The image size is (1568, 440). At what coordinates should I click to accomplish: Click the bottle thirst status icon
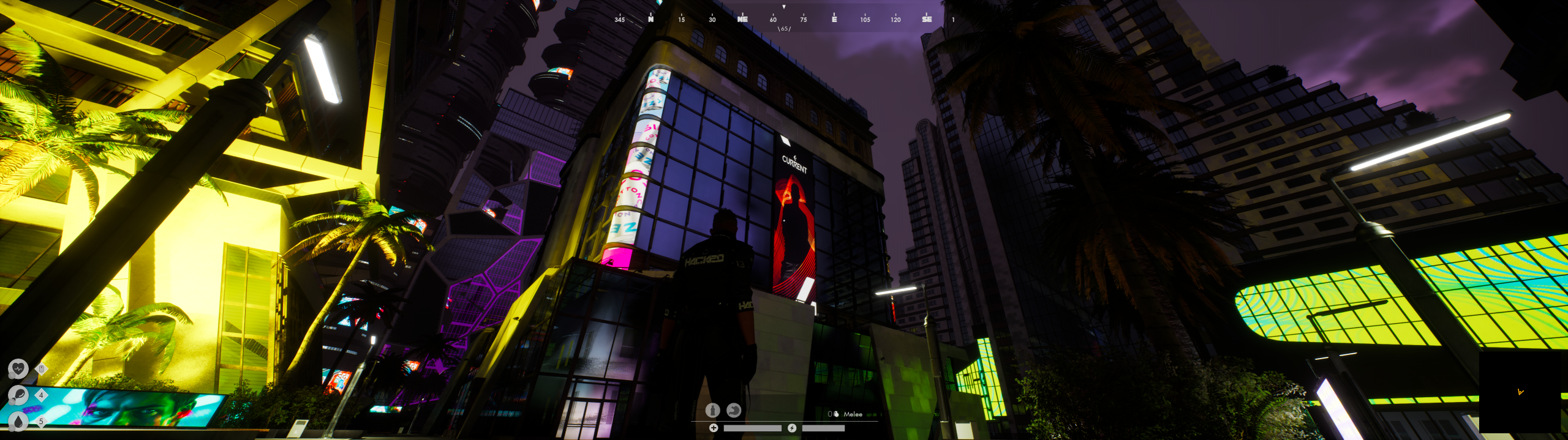(712, 410)
